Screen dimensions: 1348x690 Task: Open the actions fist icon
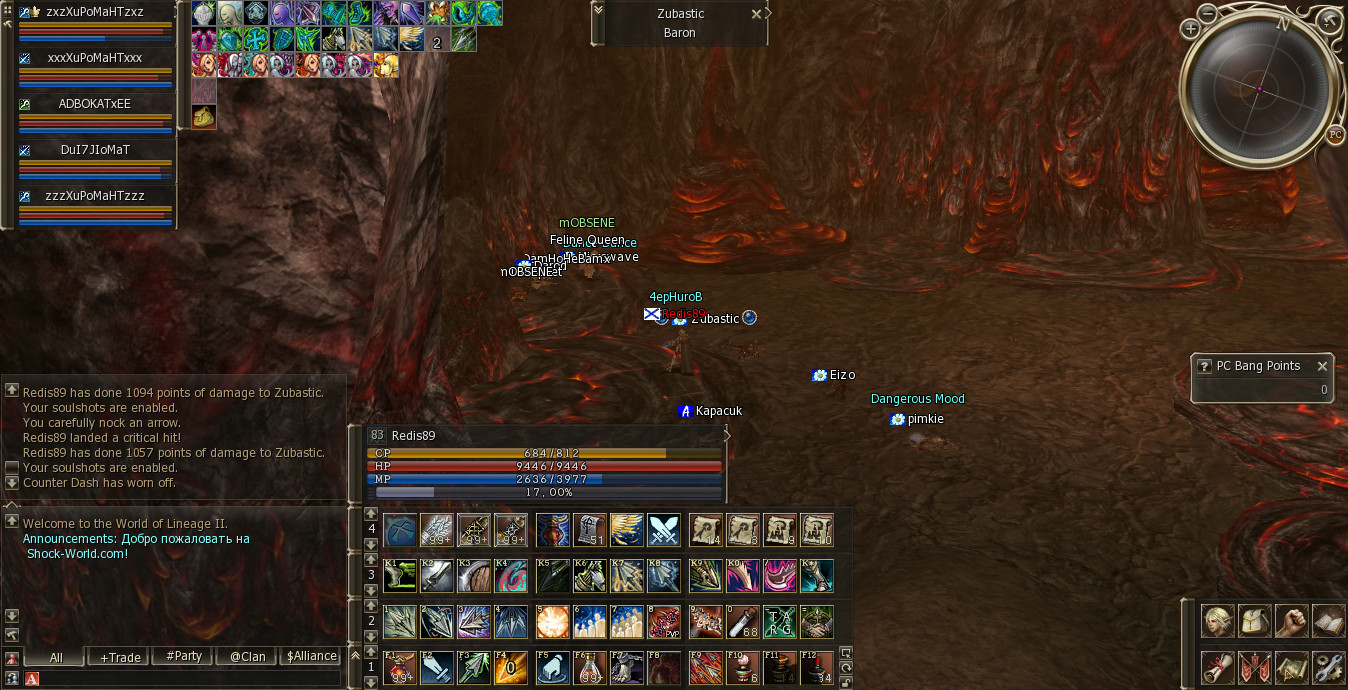(1291, 621)
